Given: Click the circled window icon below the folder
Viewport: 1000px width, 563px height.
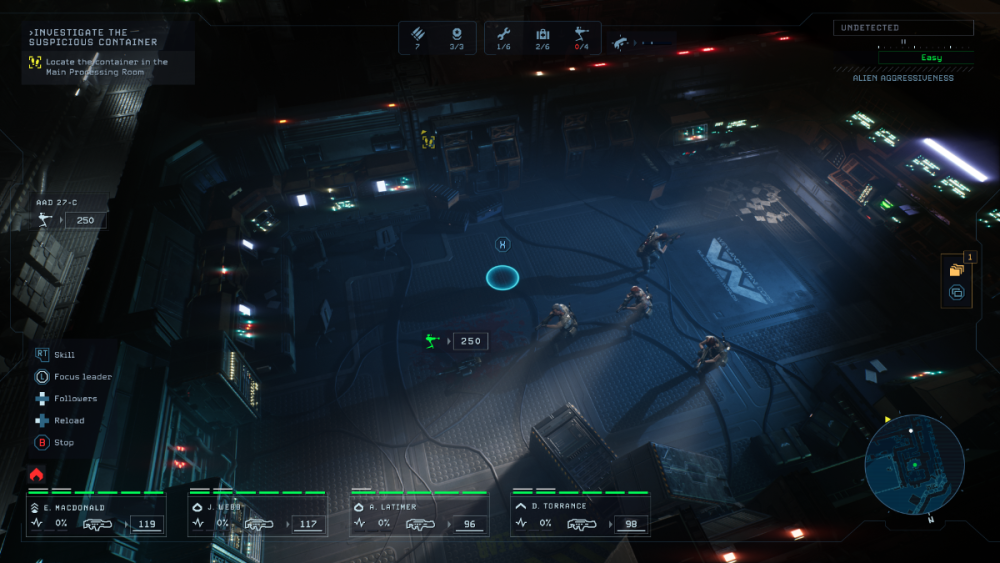Looking at the screenshot, I should point(956,293).
